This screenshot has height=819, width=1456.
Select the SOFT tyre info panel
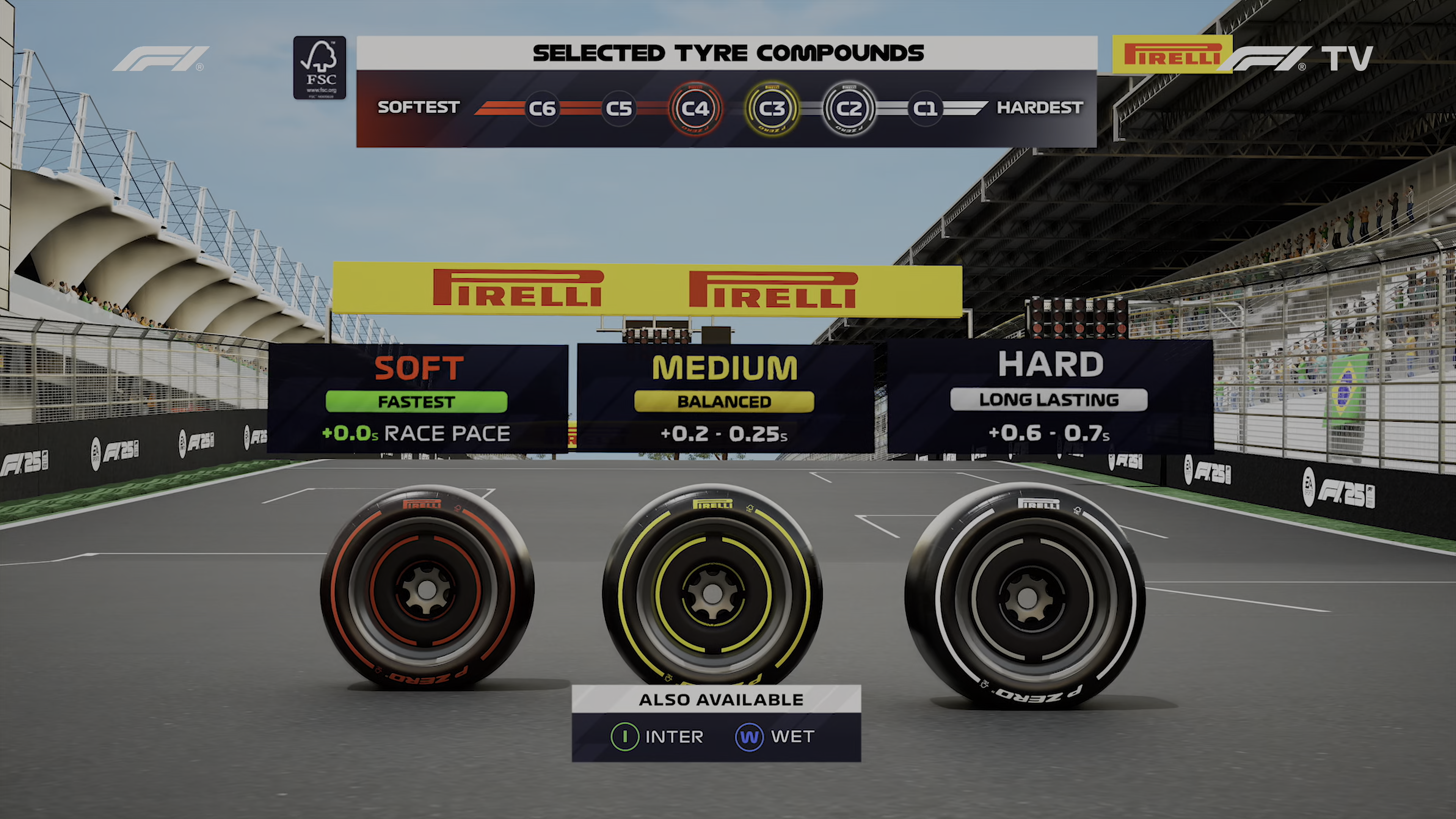[418, 398]
